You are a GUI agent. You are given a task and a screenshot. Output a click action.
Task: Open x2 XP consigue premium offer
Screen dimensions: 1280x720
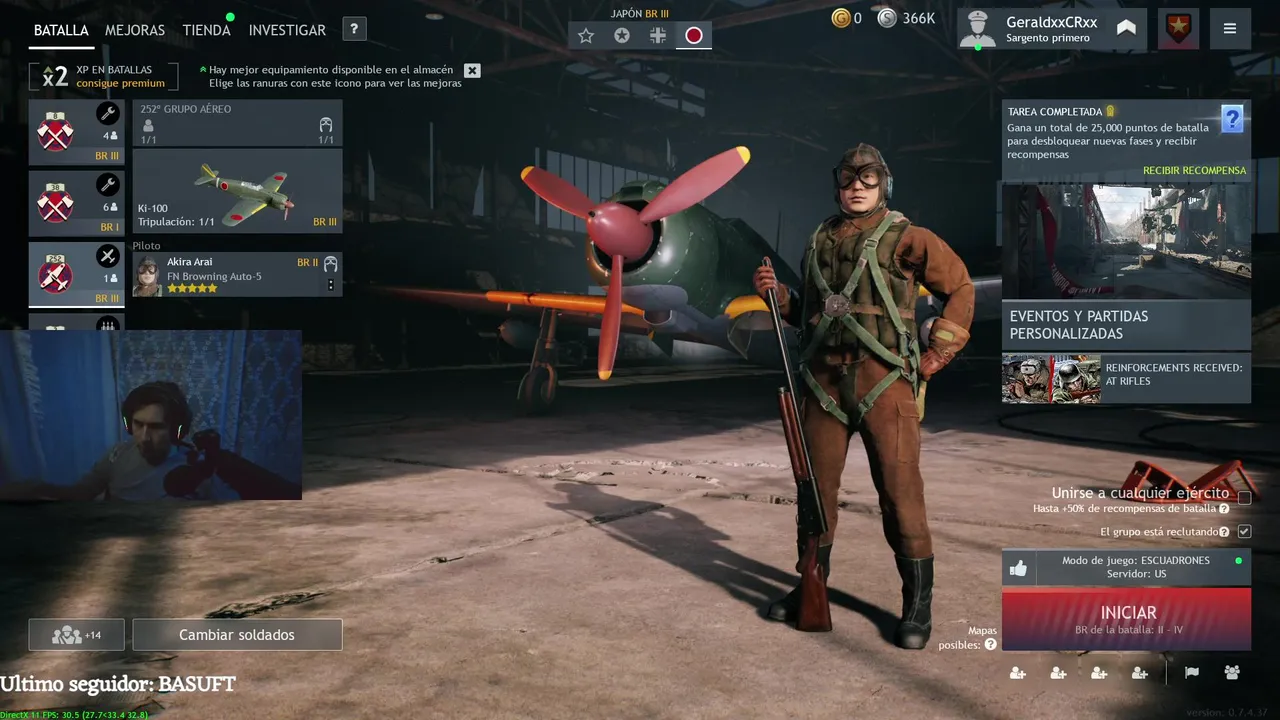pos(104,76)
